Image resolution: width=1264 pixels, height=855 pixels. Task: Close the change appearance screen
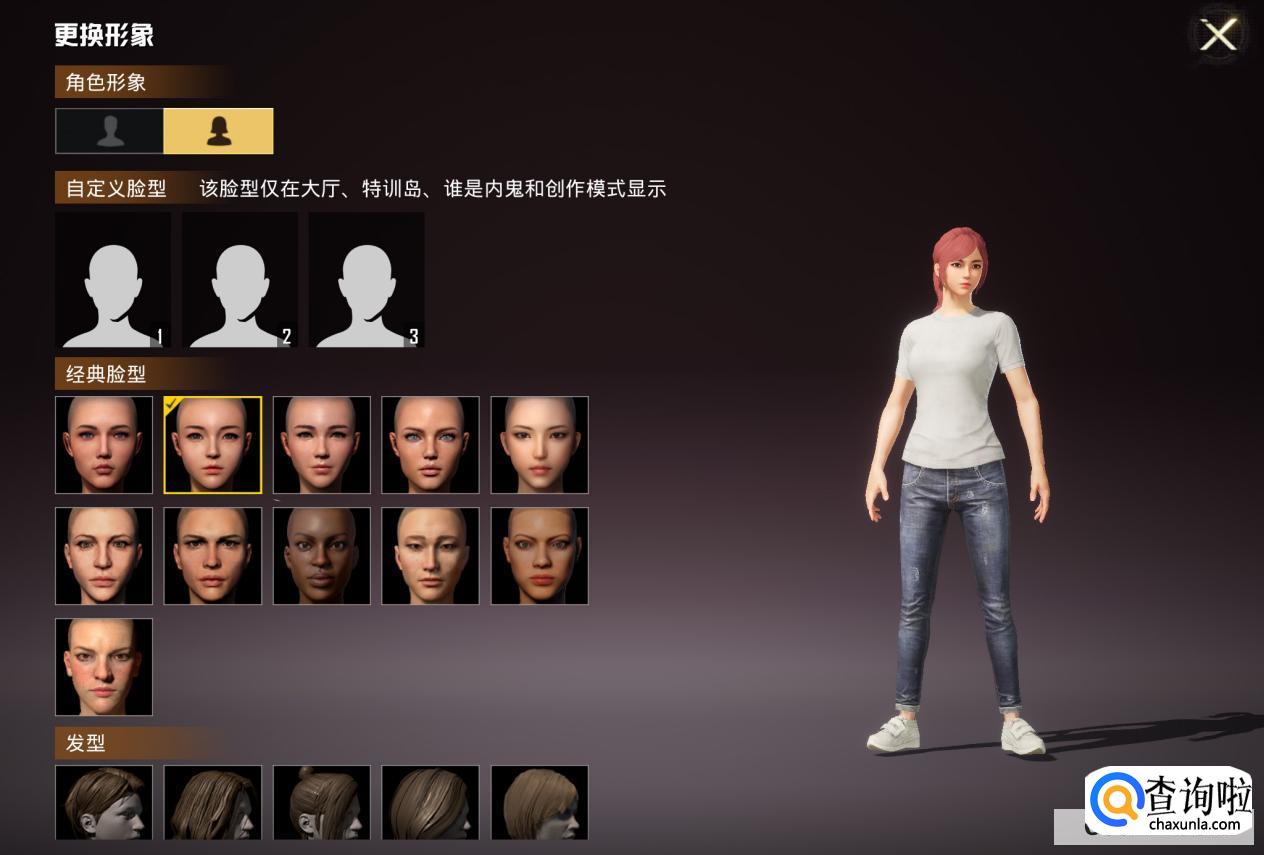1218,36
